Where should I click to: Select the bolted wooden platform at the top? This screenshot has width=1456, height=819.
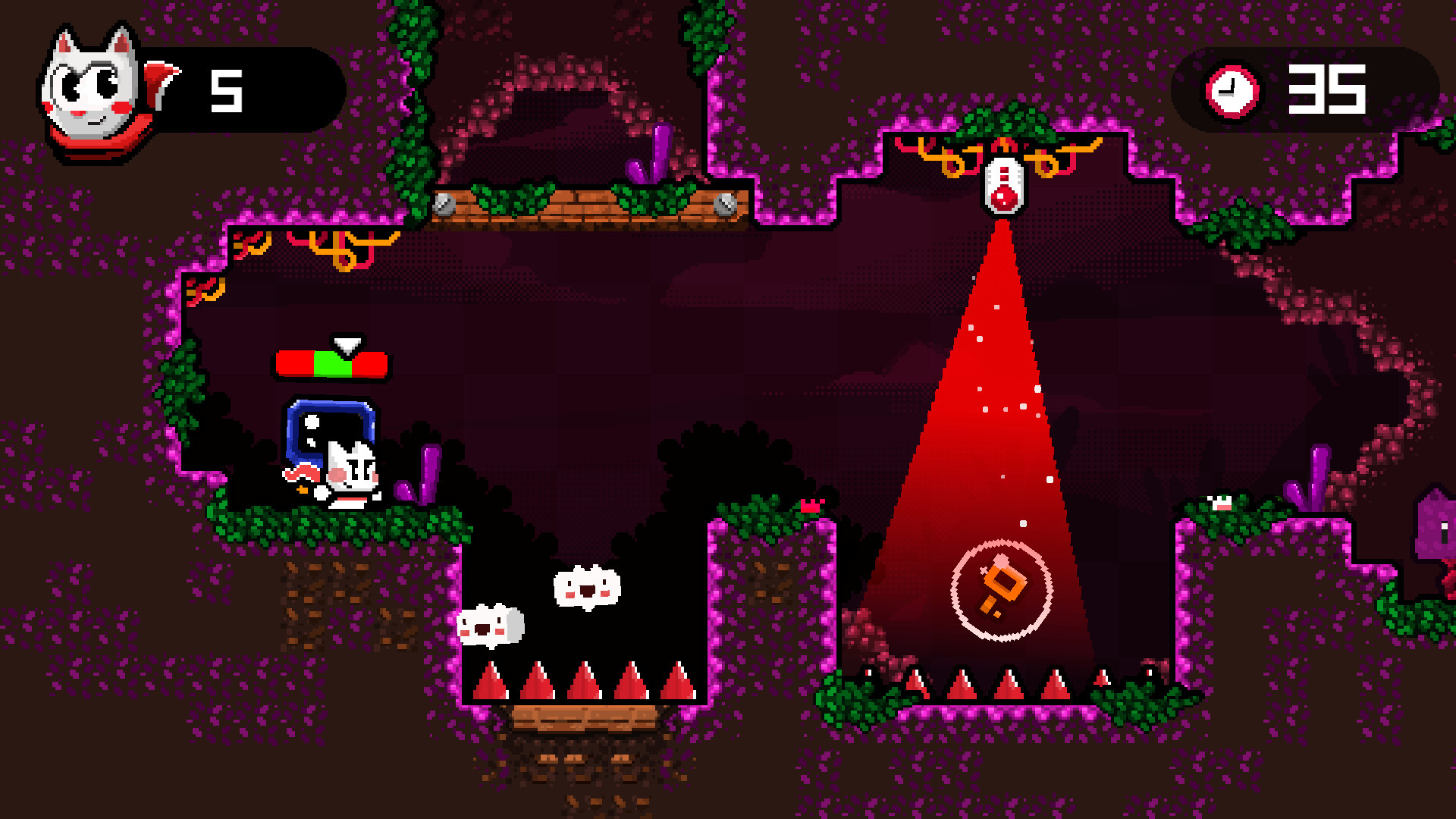tap(584, 205)
